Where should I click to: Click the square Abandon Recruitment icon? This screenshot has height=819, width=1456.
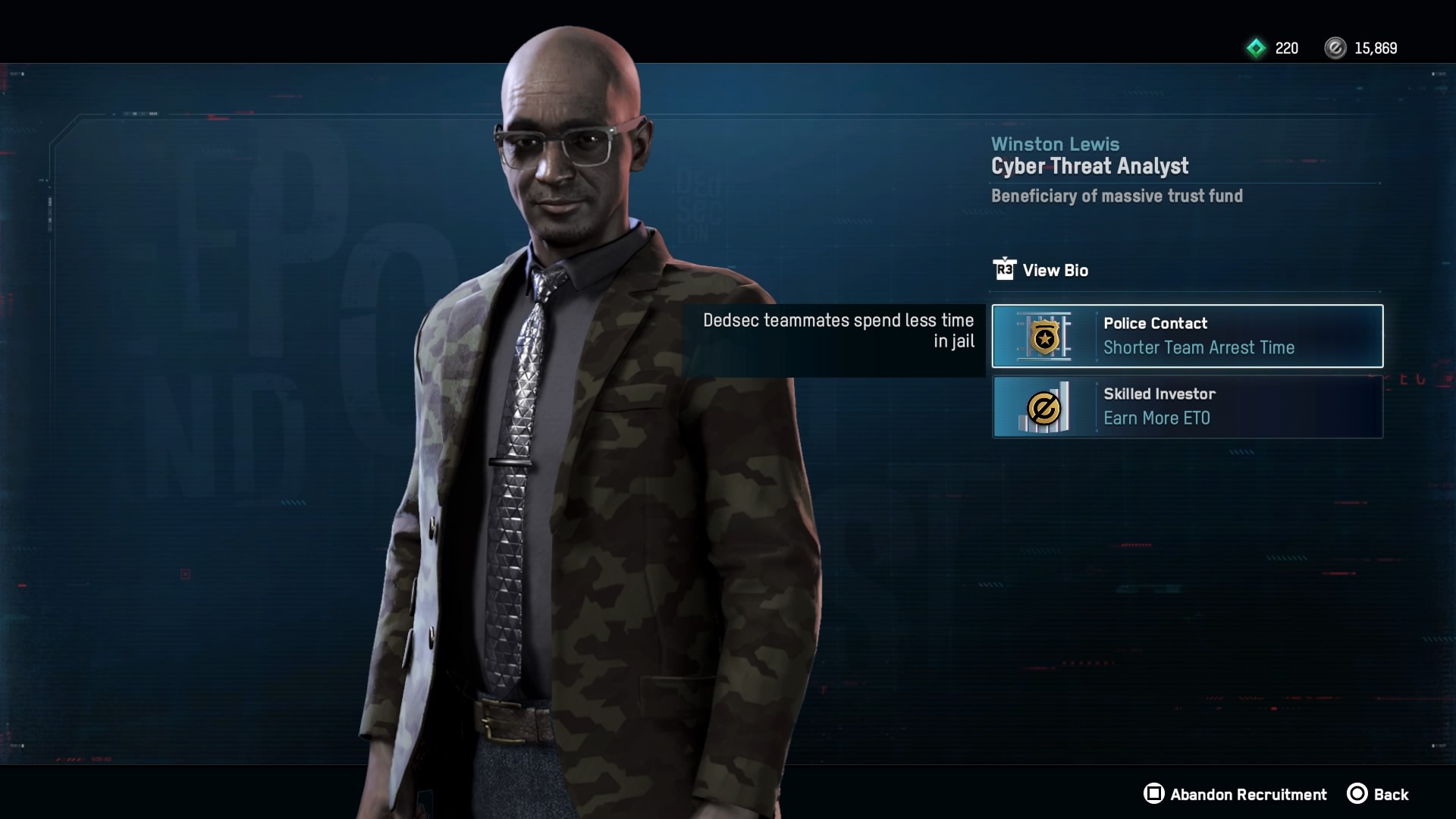[1155, 795]
